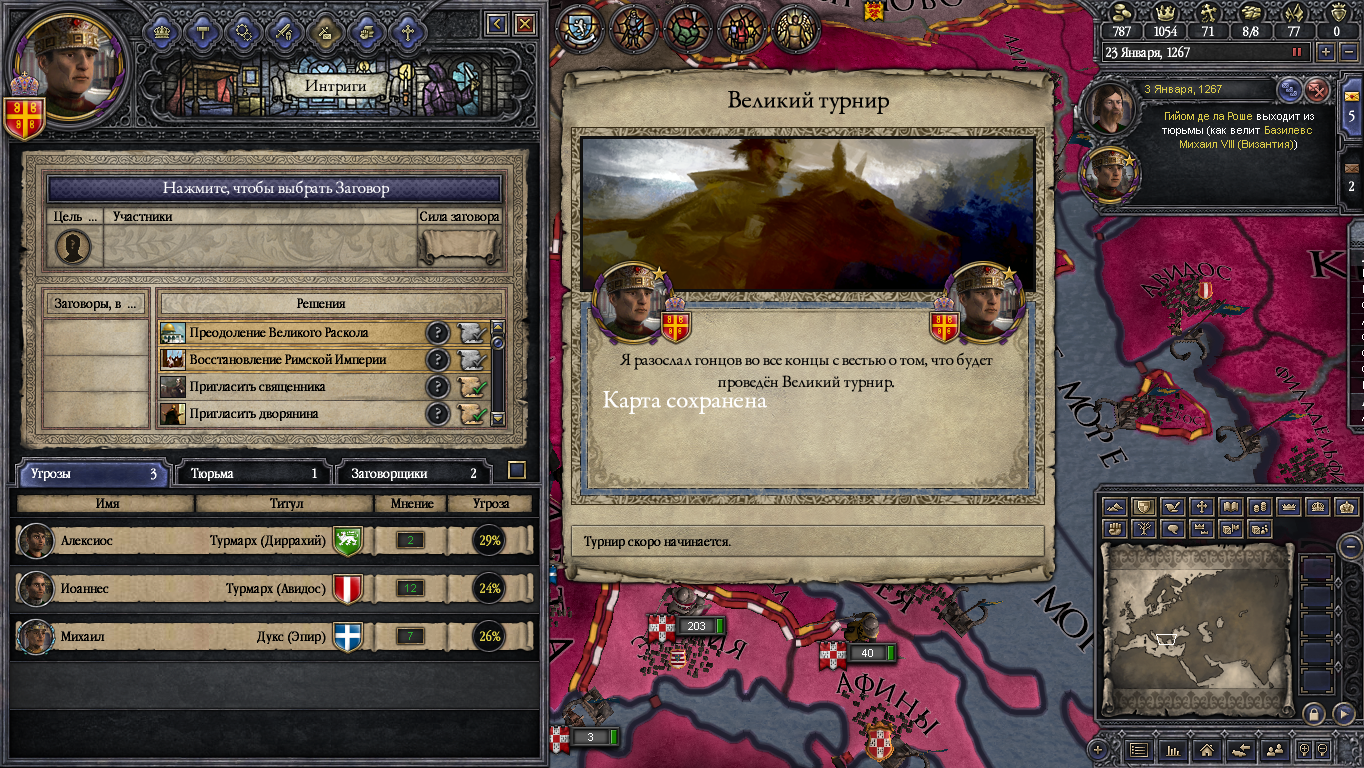Image resolution: width=1364 pixels, height=768 pixels.
Task: Open the Prison tab
Action: (x=253, y=474)
